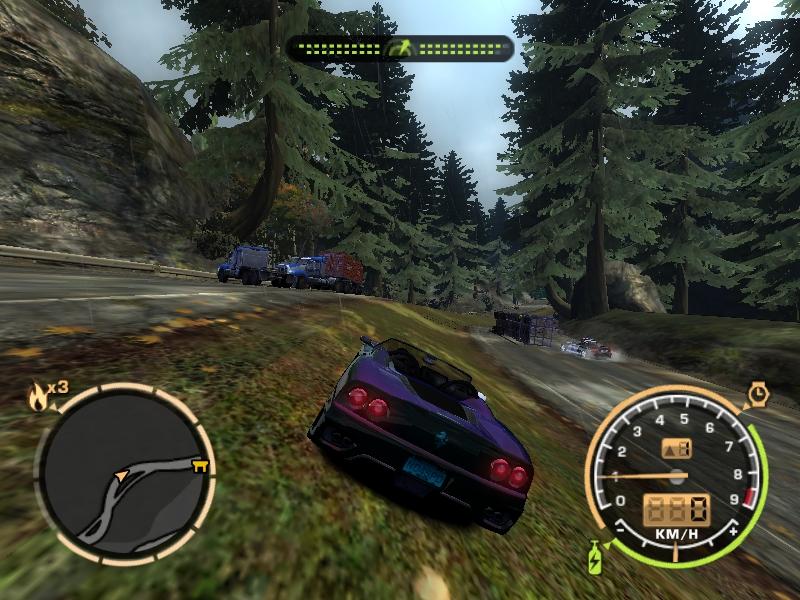
Task: Click the green pursuit meter center icon
Action: (x=400, y=48)
